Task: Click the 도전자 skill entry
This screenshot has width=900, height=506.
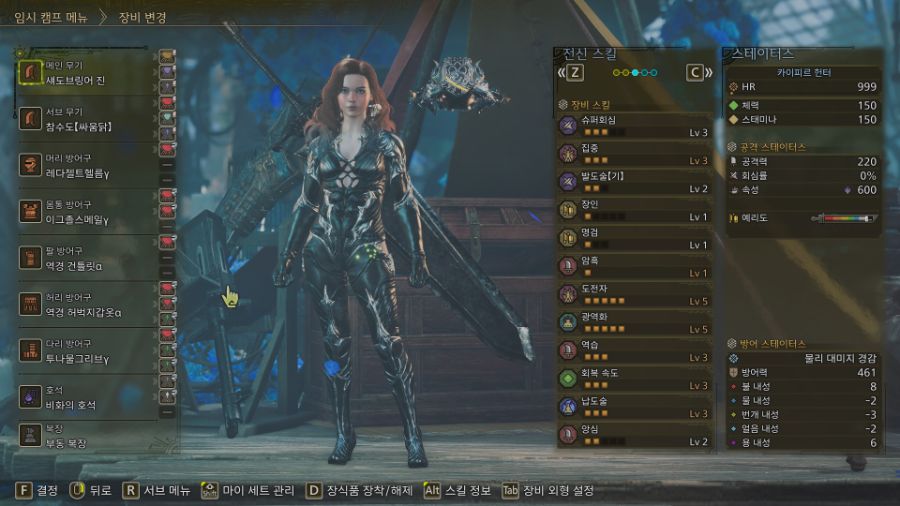Action: click(635, 294)
